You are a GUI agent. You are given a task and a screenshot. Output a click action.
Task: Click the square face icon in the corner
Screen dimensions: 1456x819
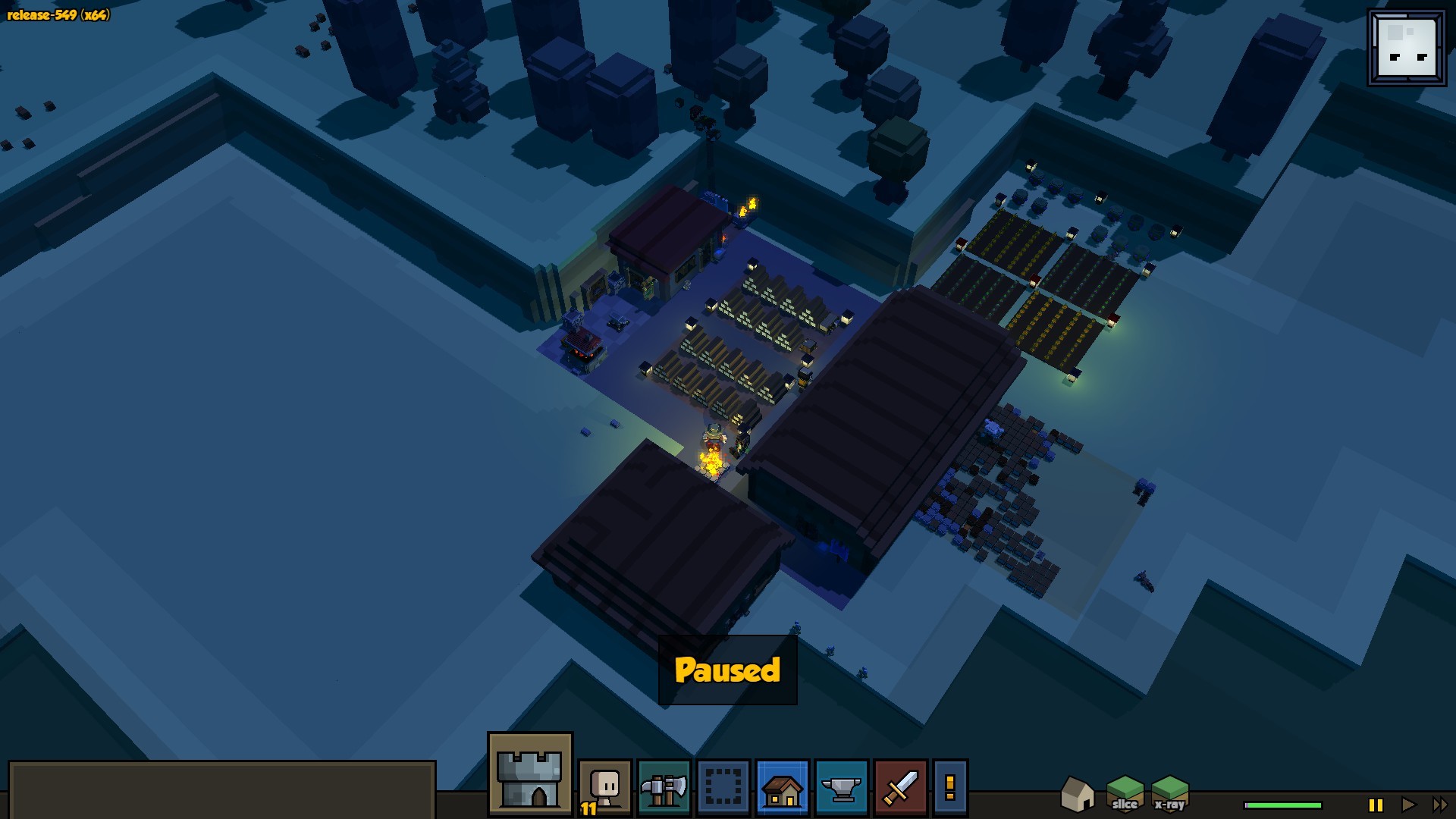[1407, 48]
